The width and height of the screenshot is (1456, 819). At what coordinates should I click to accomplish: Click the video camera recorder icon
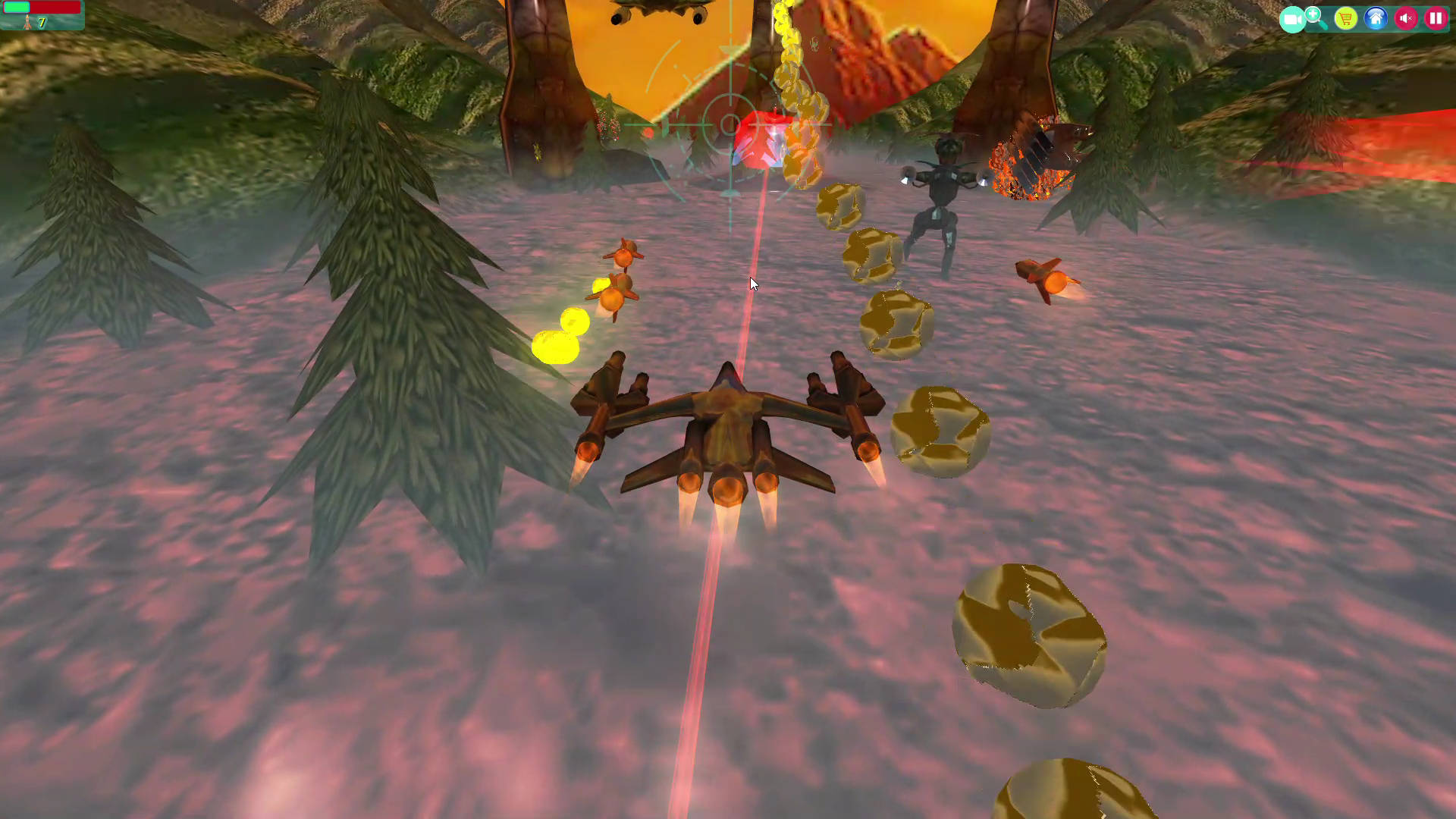[x=1293, y=19]
